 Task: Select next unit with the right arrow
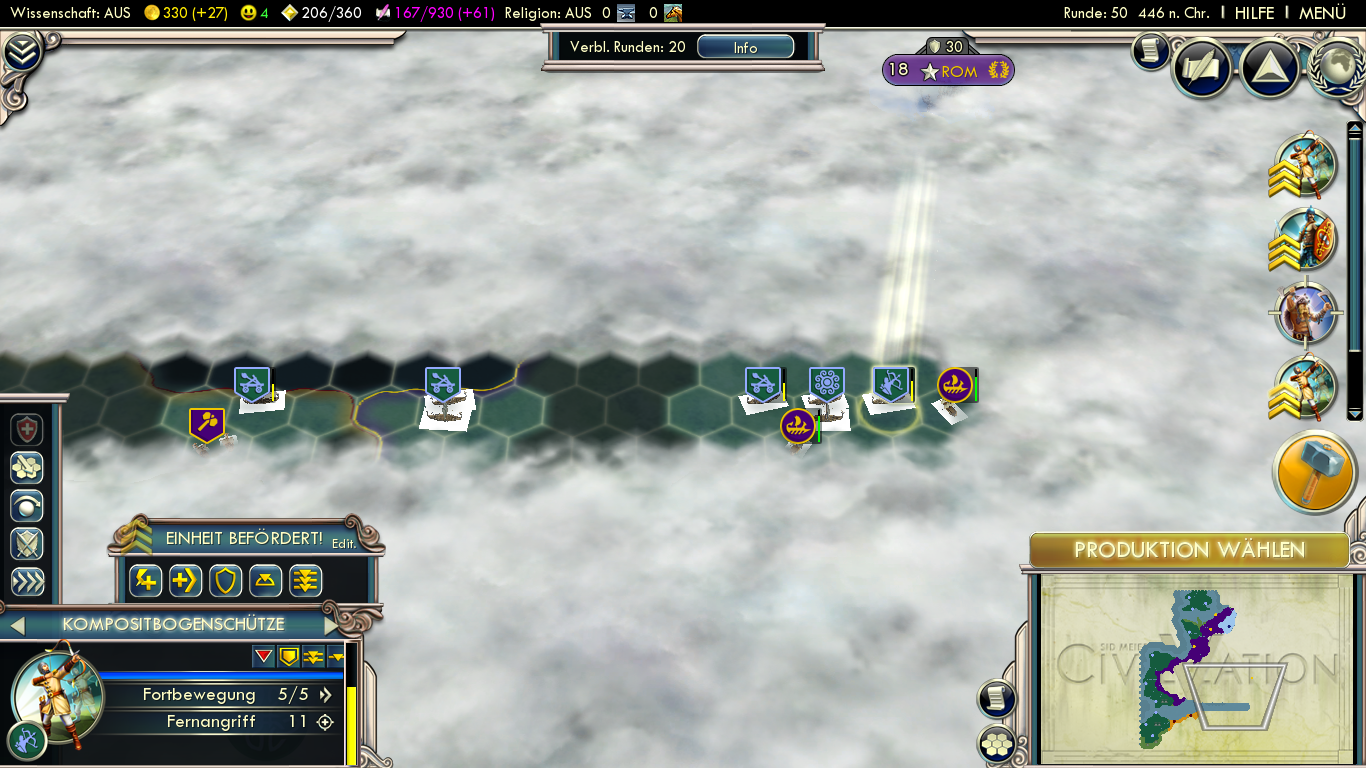[x=332, y=625]
